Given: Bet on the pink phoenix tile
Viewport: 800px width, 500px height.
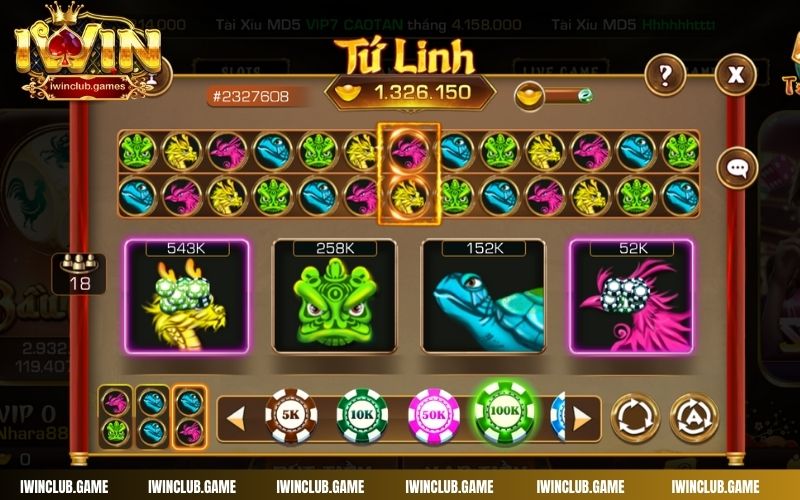Looking at the screenshot, I should point(632,295).
